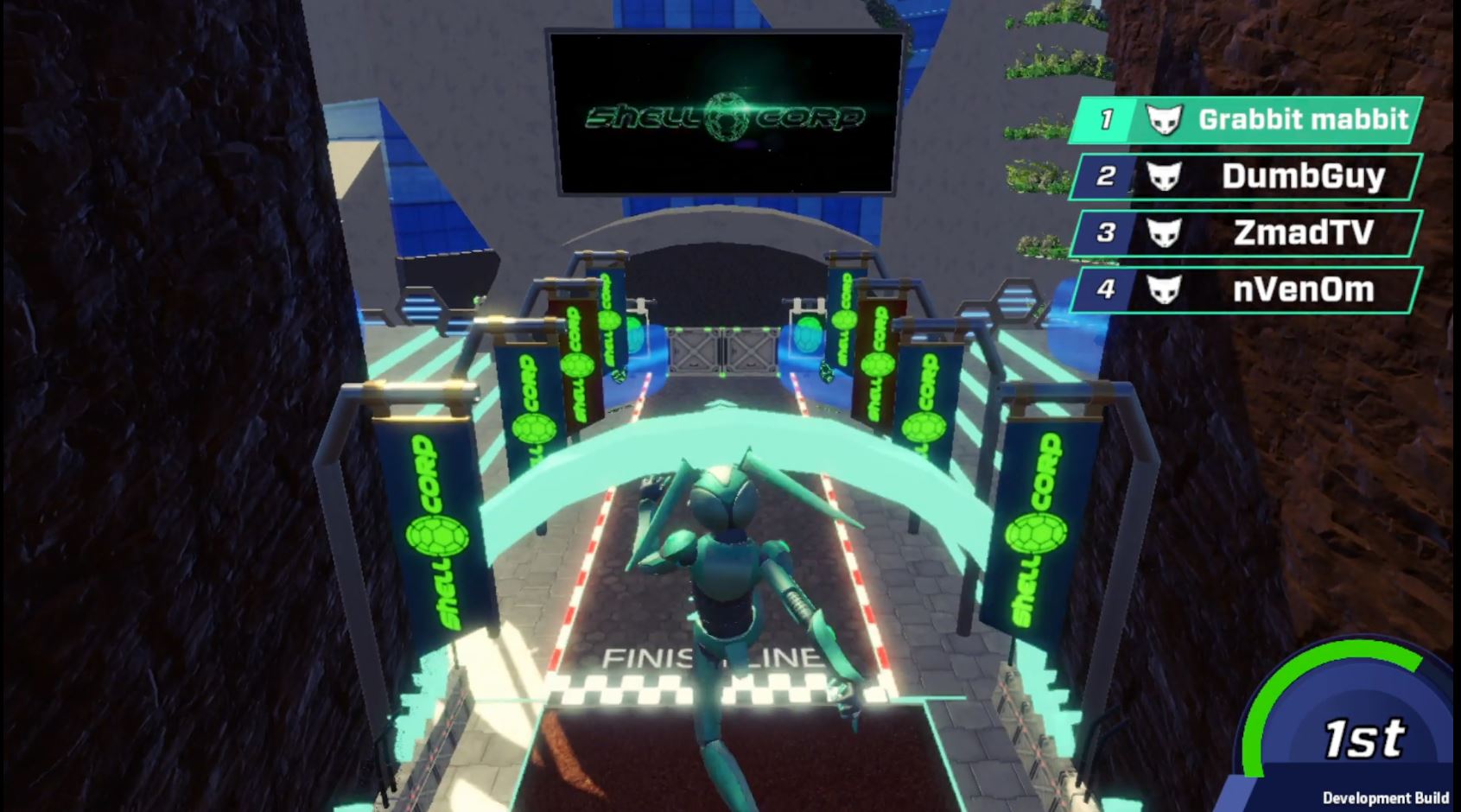Click the Development Build label

click(1385, 796)
